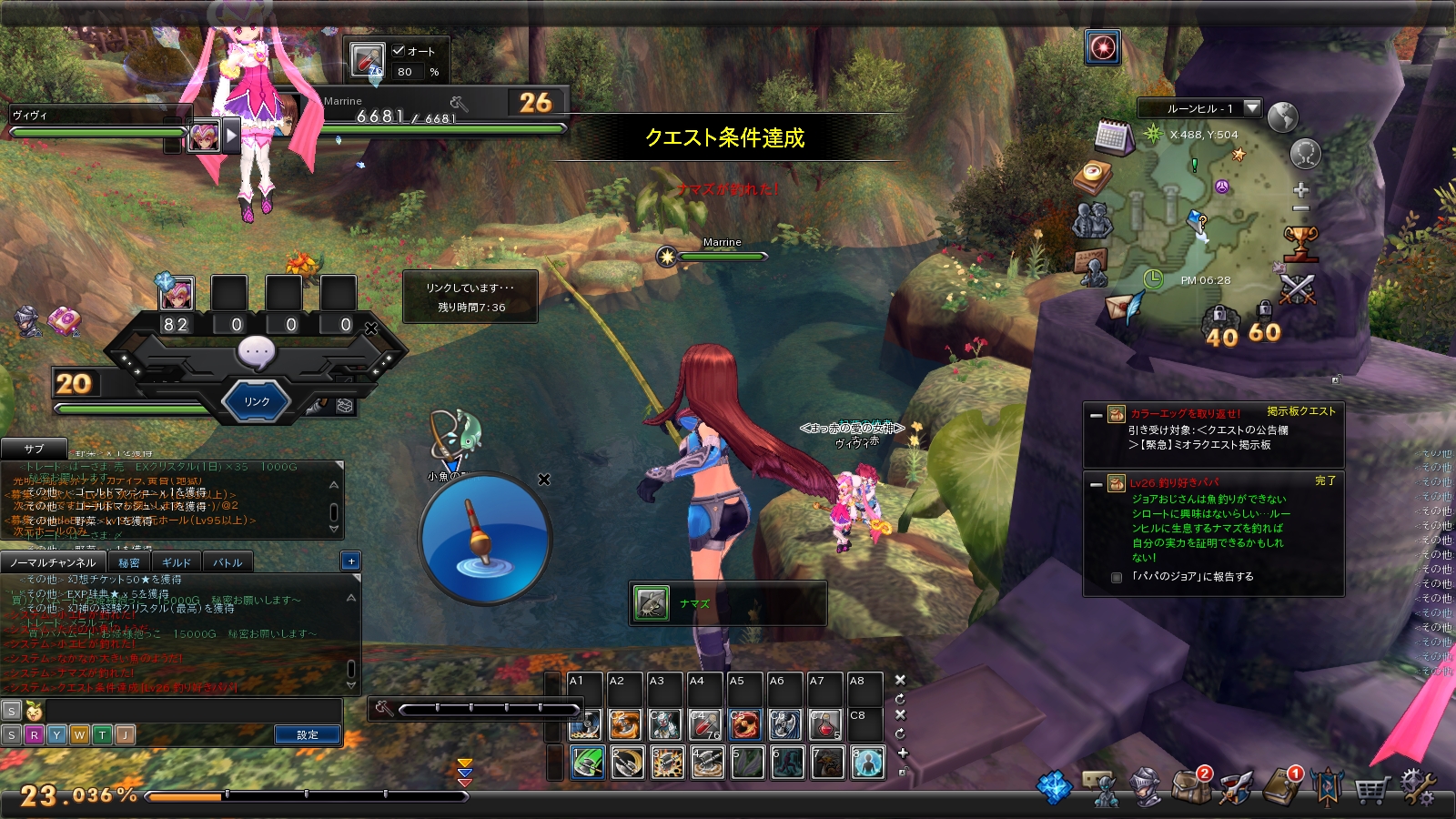Open chat 設定 settings button
The height and width of the screenshot is (819, 1456).
coord(308,734)
